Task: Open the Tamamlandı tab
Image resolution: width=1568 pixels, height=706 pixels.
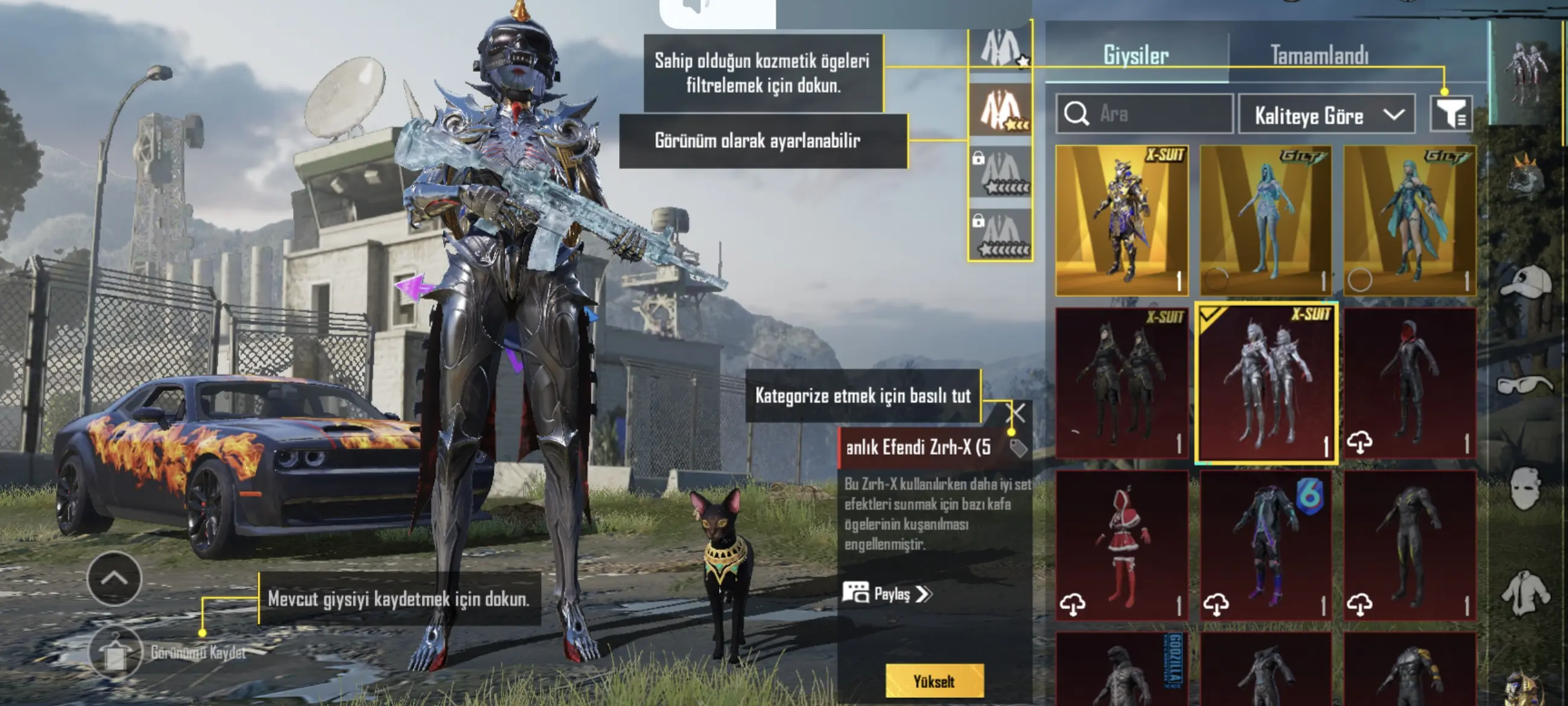Action: click(1318, 55)
